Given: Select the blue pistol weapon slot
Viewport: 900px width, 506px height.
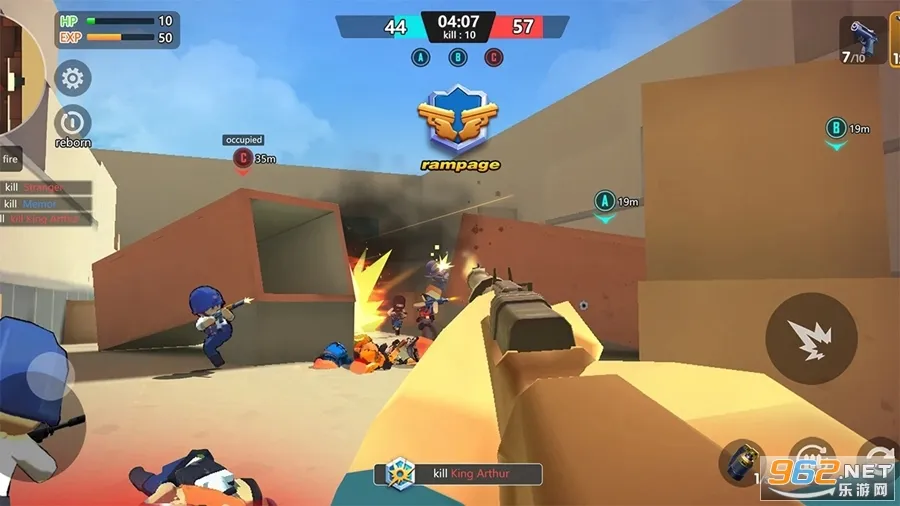Looking at the screenshot, I should 861,41.
